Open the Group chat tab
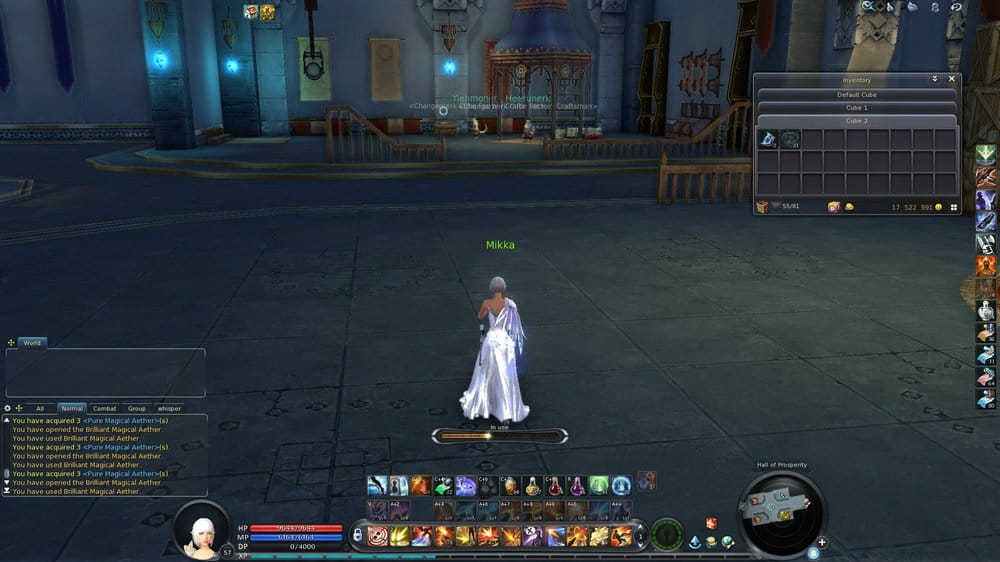Image resolution: width=1000 pixels, height=562 pixels. (x=136, y=408)
